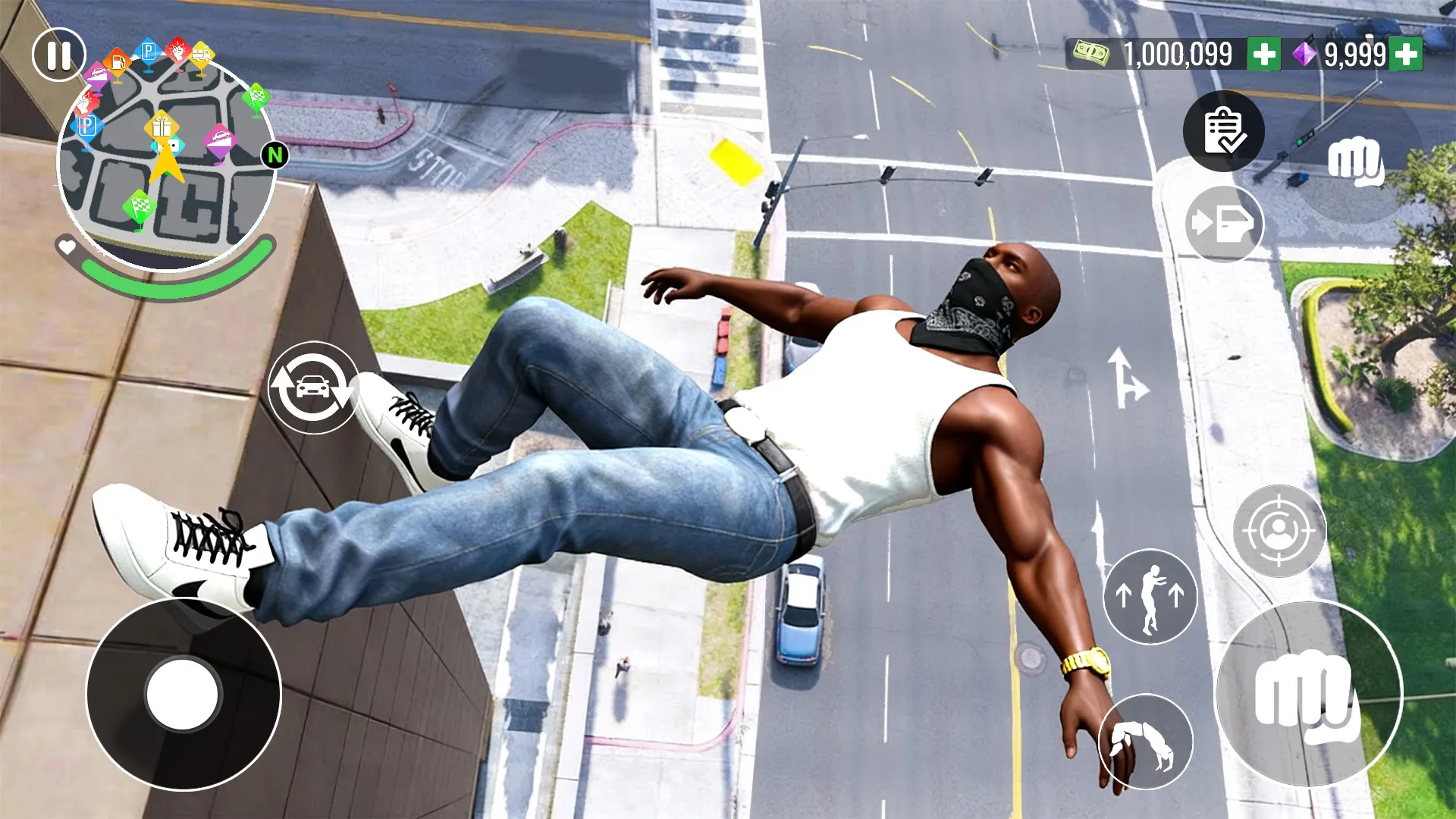Tap the N compass toggle beside minimap
This screenshot has height=819, width=1456.
click(274, 155)
